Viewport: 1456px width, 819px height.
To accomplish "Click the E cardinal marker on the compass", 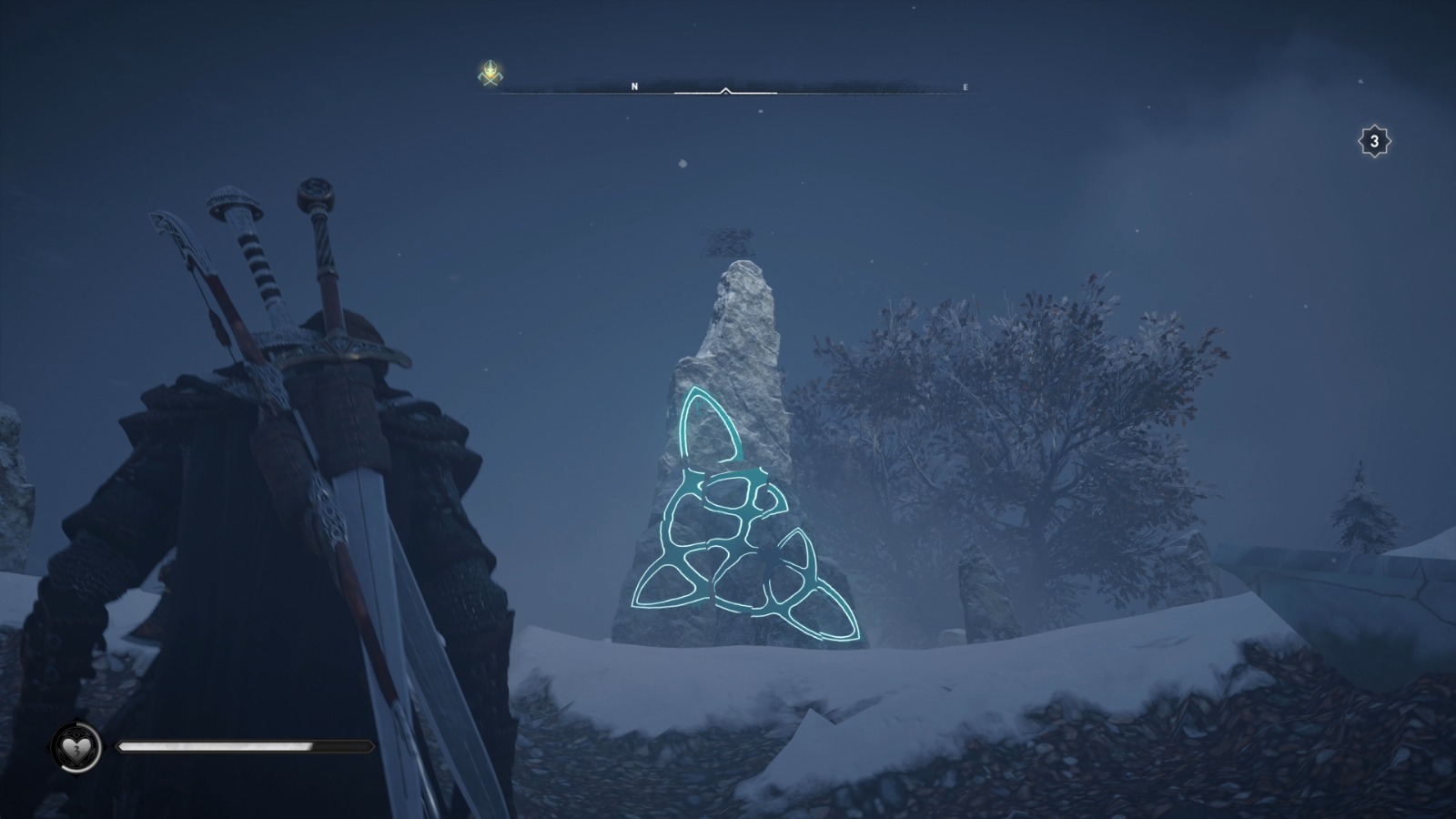I will pos(965,86).
